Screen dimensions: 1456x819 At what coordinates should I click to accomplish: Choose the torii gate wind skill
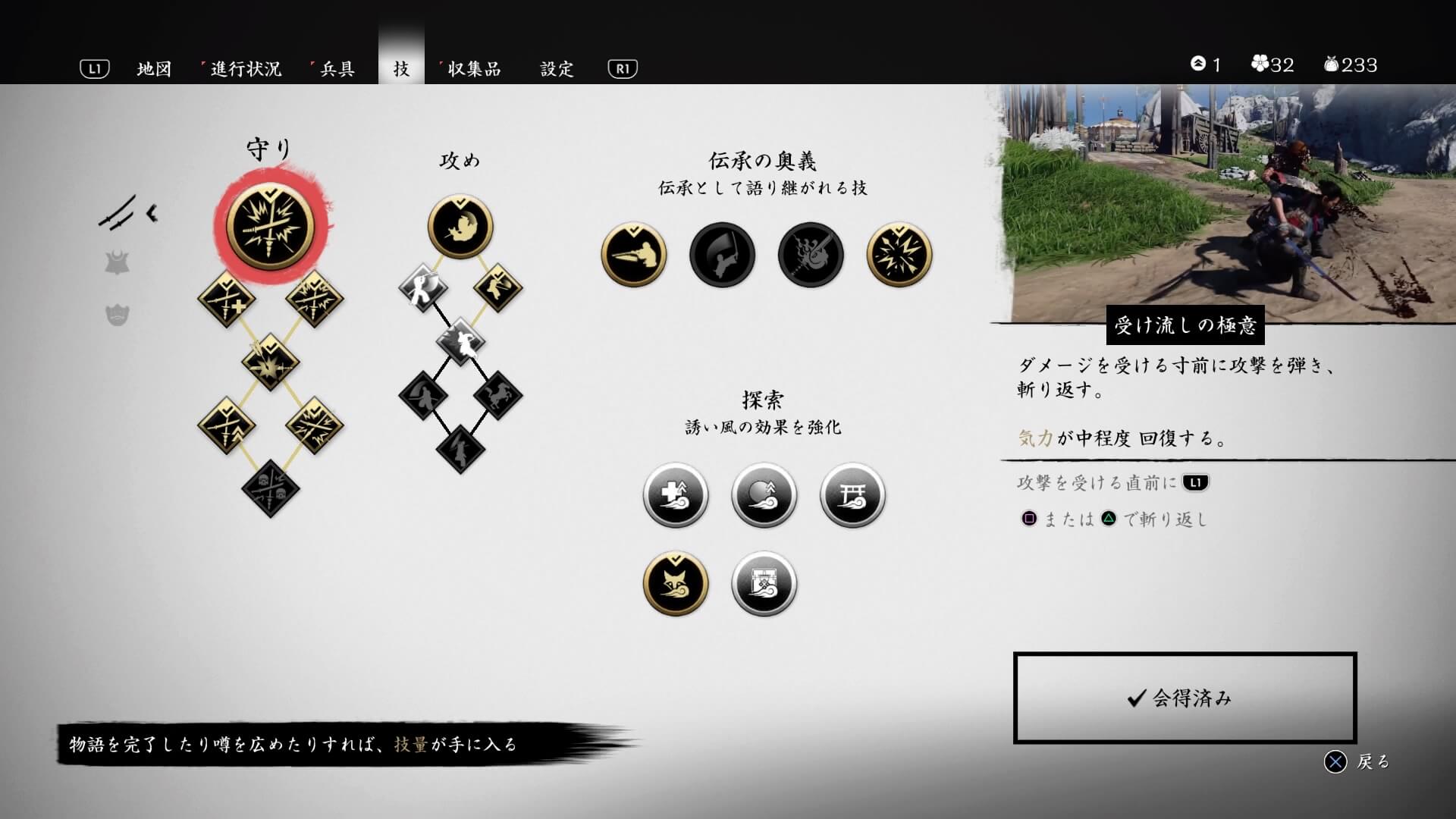(852, 495)
